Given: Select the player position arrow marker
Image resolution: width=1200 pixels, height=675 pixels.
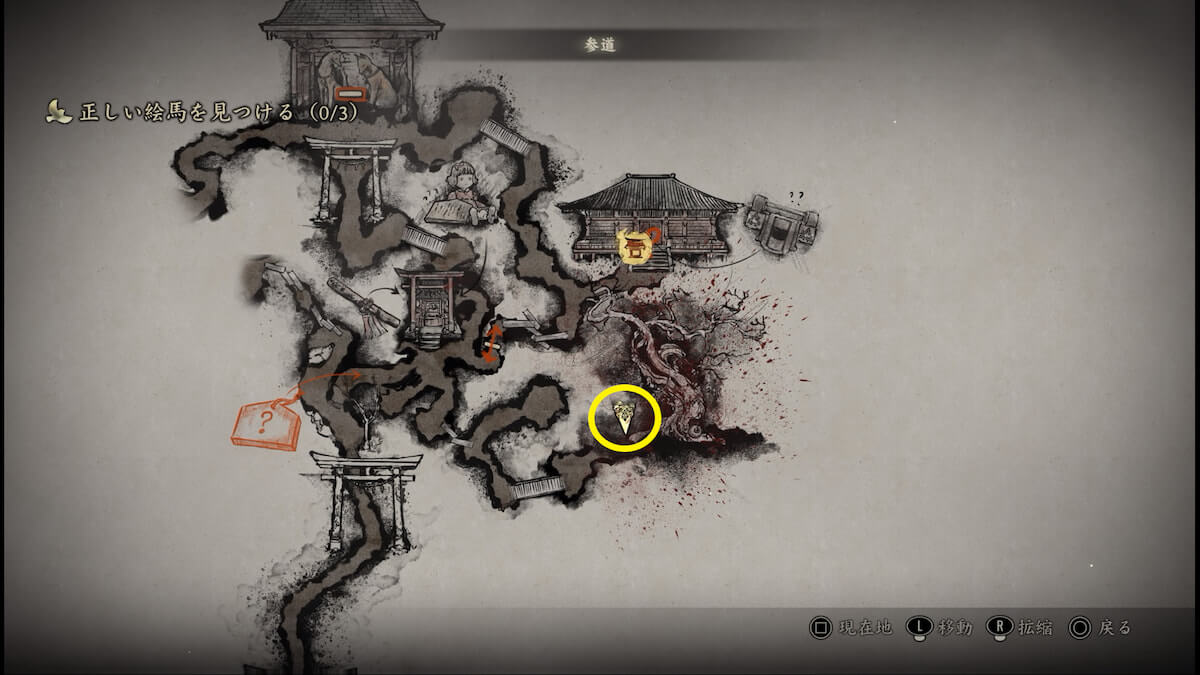Looking at the screenshot, I should click(x=625, y=419).
